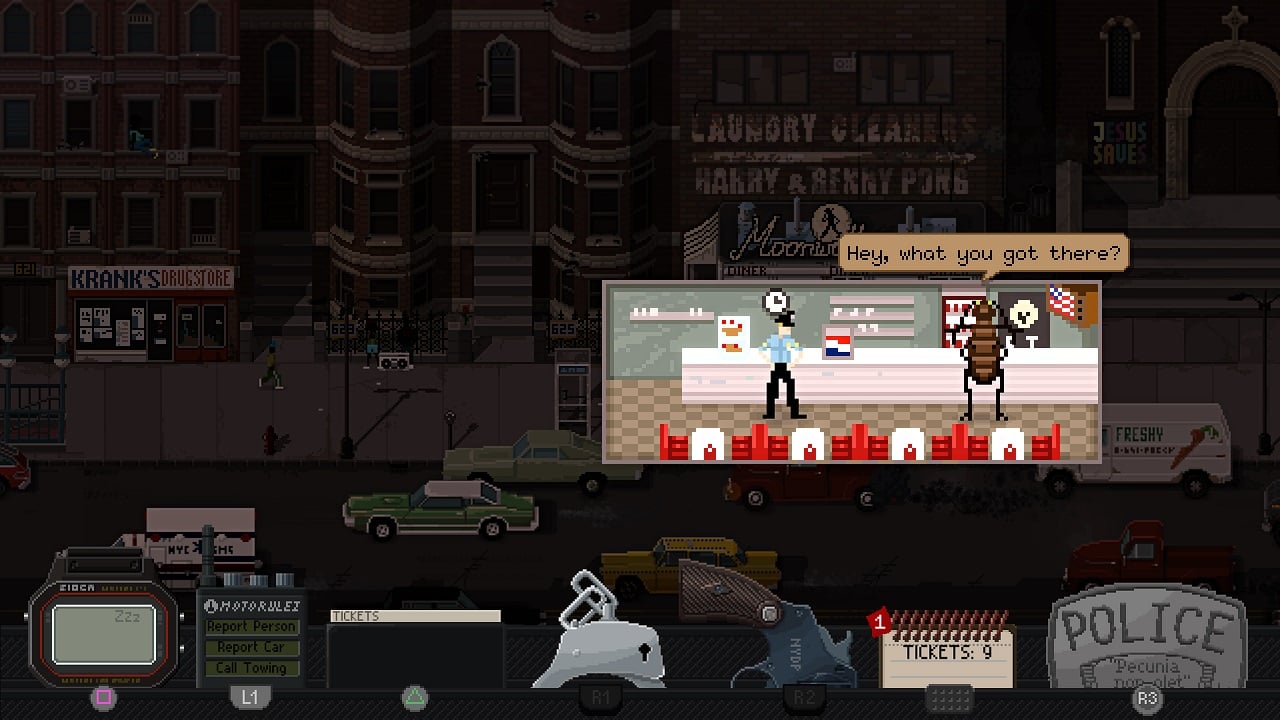Open the ticket notepad showing Tickets: 9
Image resolution: width=1280 pixels, height=720 pixels.
(946, 653)
